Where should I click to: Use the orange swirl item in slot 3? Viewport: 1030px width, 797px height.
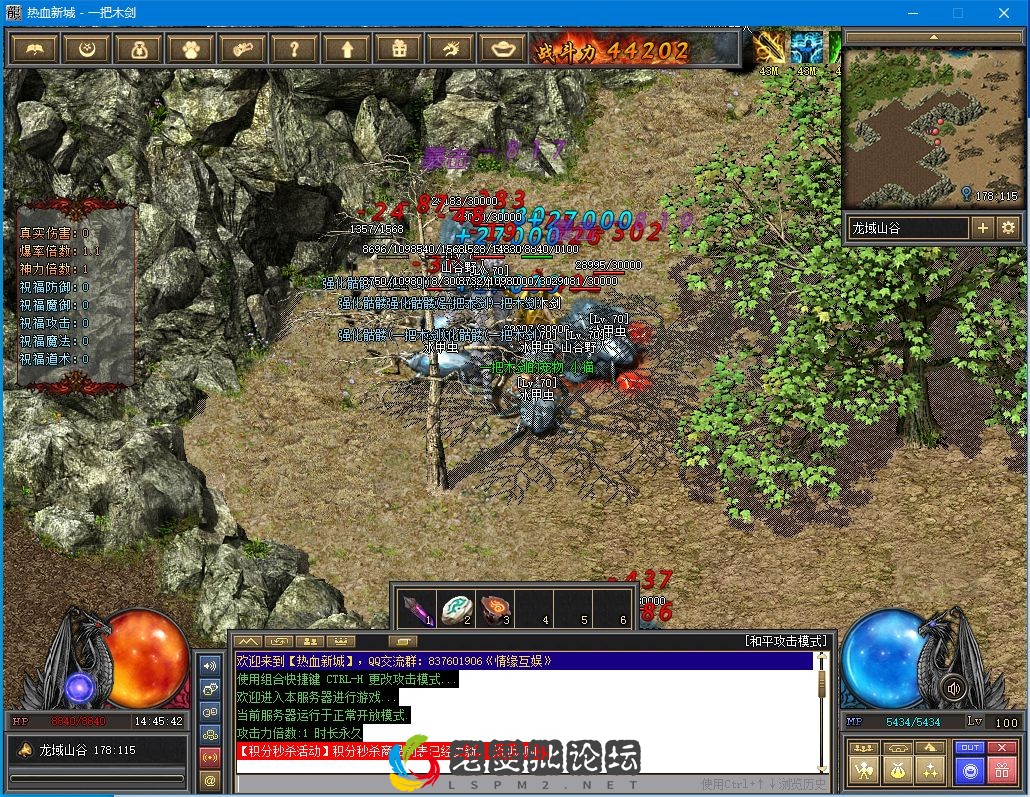coord(494,608)
